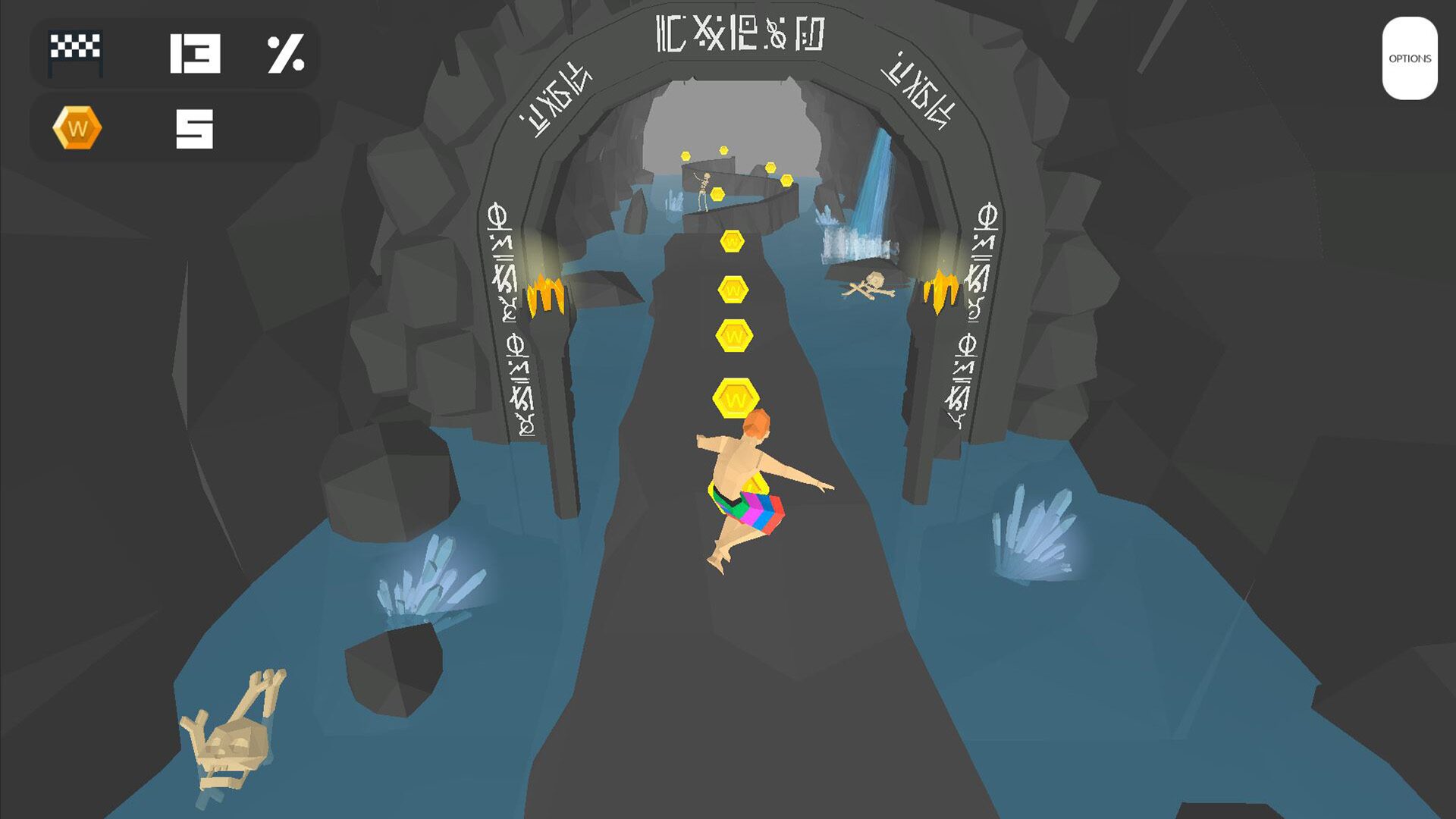Click the checkered finish flag icon
This screenshot has height=819, width=1456.
(x=74, y=52)
